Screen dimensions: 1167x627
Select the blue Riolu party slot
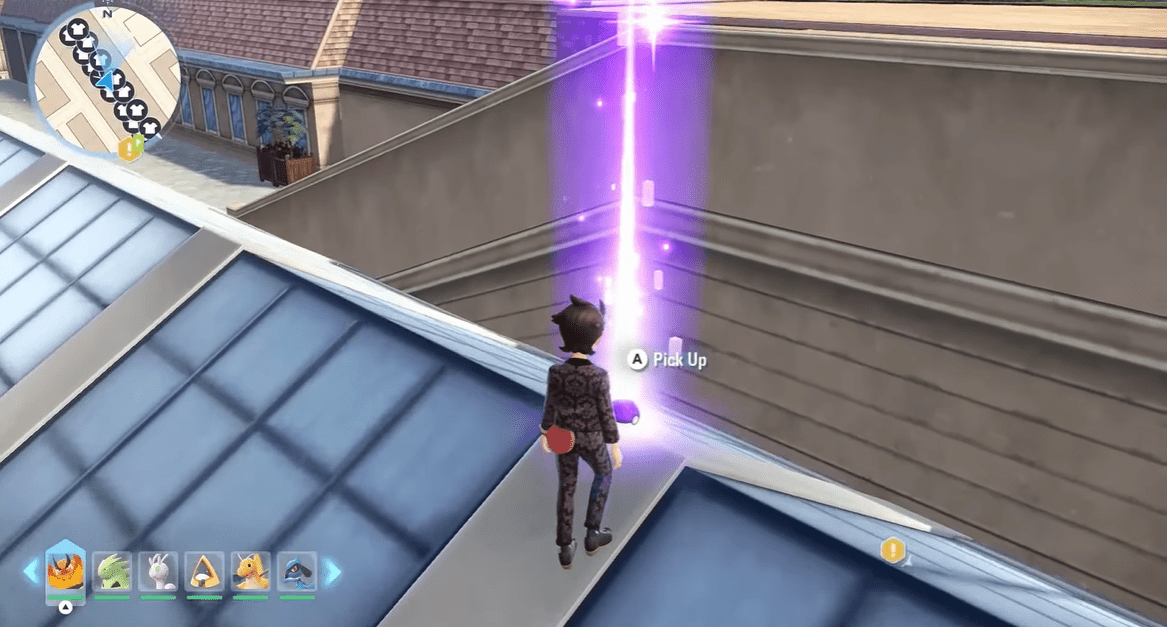pos(297,572)
